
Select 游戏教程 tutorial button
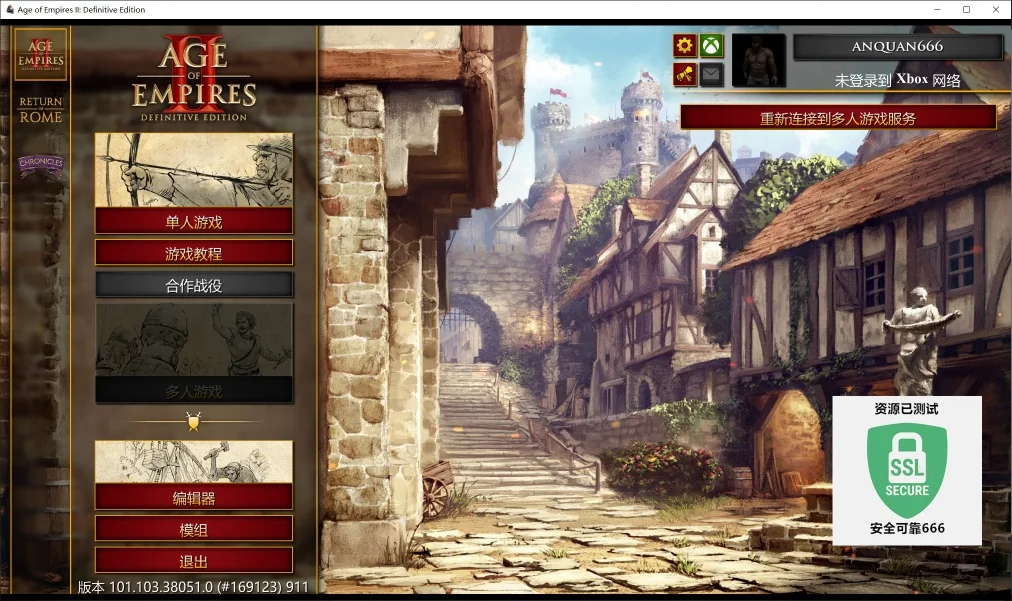(x=194, y=253)
